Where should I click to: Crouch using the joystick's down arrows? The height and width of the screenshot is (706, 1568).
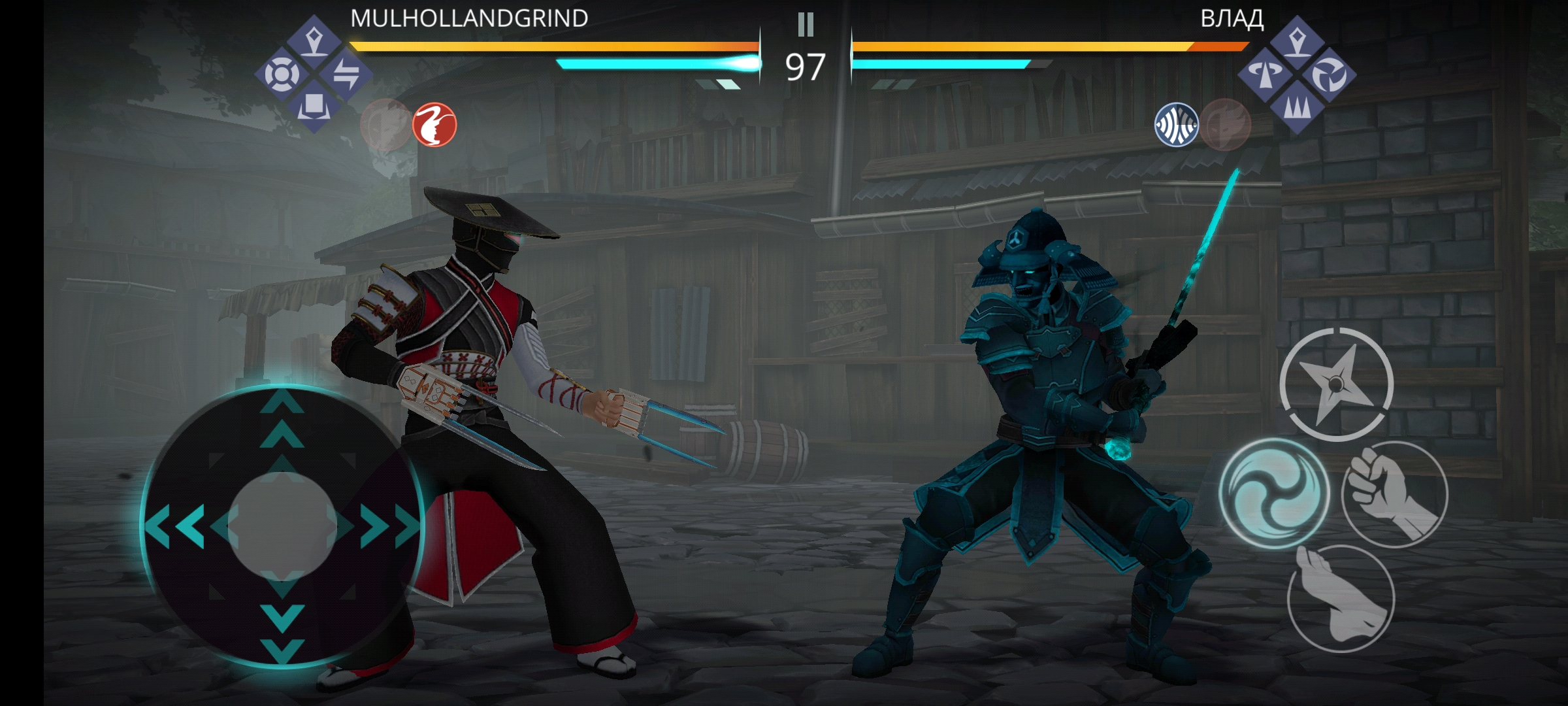[x=282, y=631]
